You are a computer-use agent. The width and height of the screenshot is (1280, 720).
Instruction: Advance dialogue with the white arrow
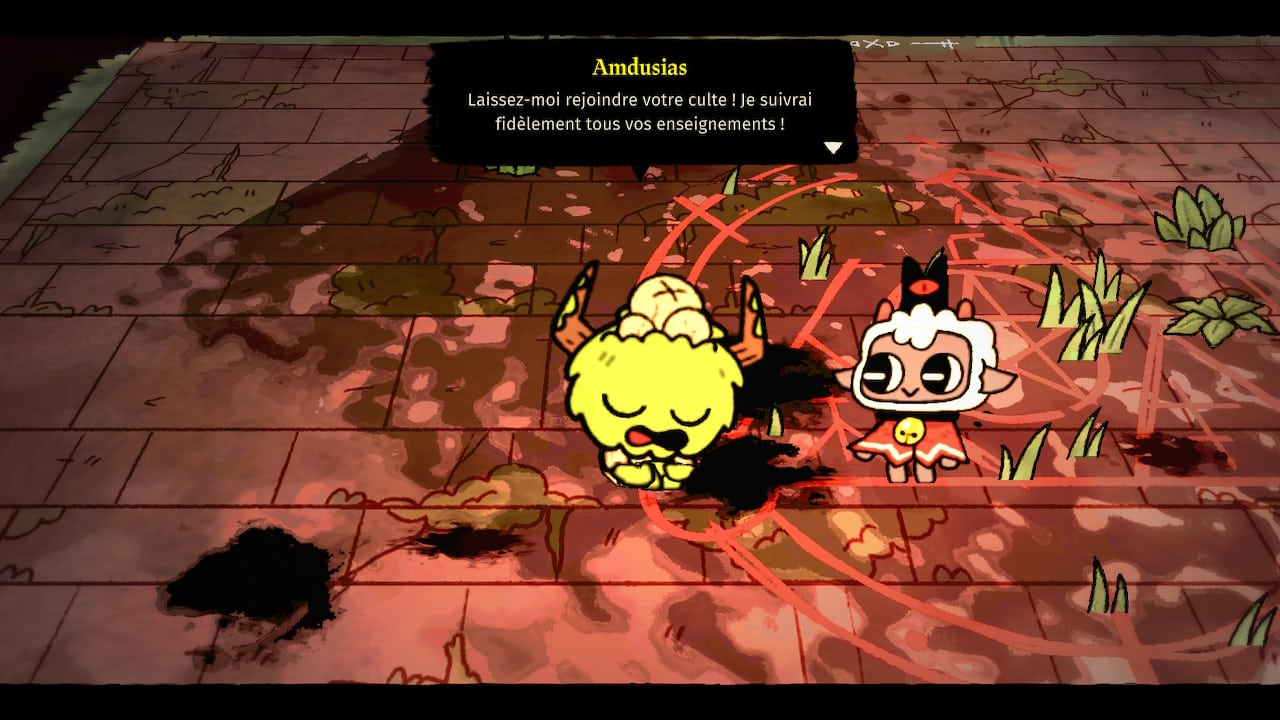point(833,148)
